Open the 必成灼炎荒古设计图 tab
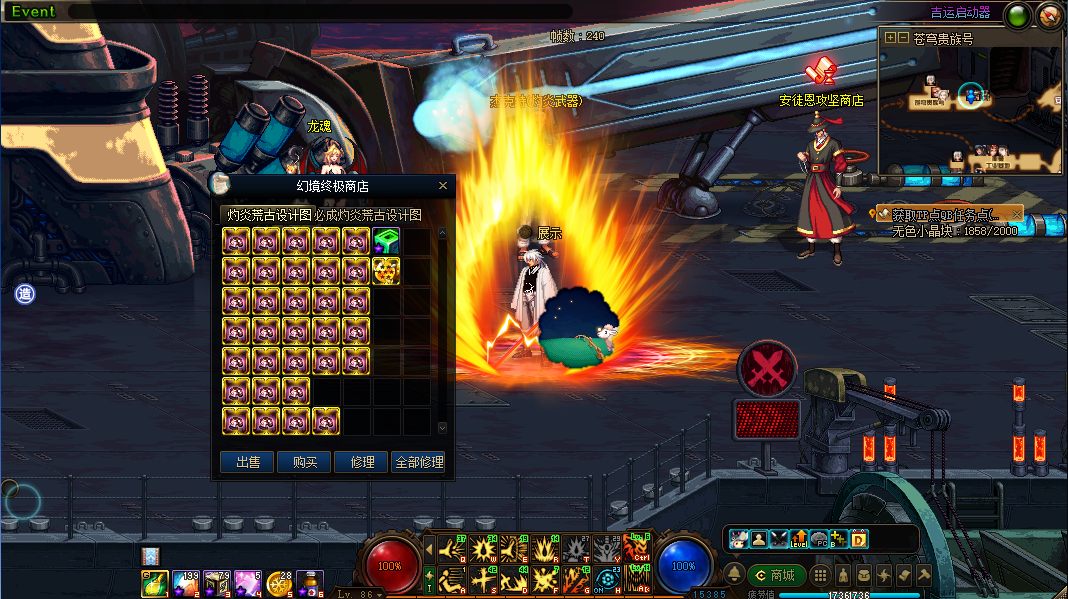The image size is (1068, 599). point(368,215)
